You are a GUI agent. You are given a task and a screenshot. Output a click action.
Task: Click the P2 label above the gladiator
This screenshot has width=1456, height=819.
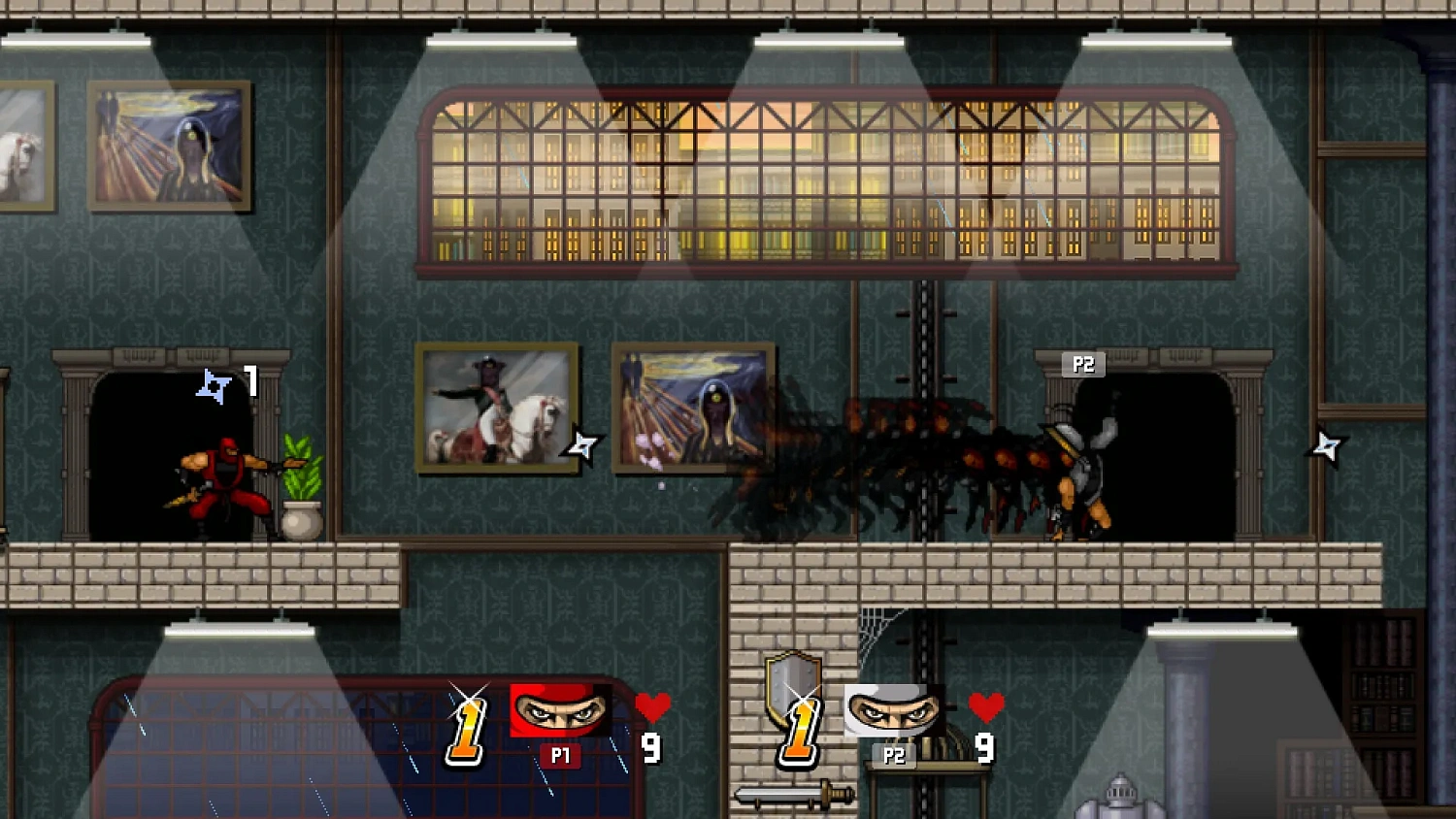1085,365
